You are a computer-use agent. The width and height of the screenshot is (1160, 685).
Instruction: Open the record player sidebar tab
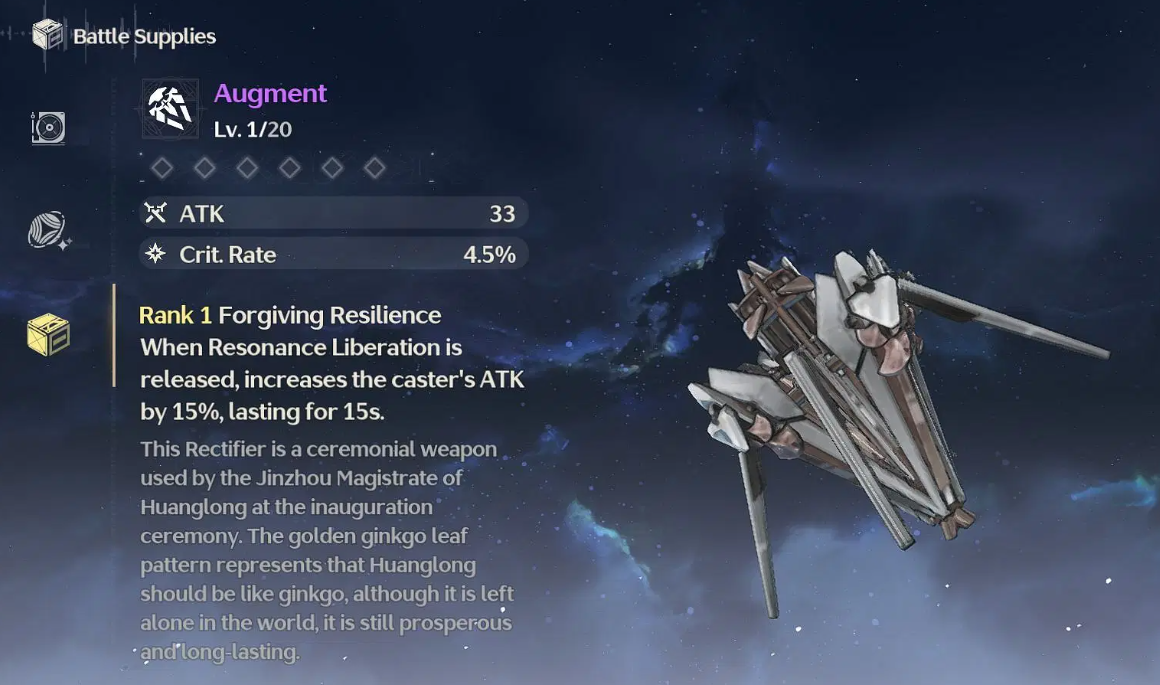[x=48, y=128]
